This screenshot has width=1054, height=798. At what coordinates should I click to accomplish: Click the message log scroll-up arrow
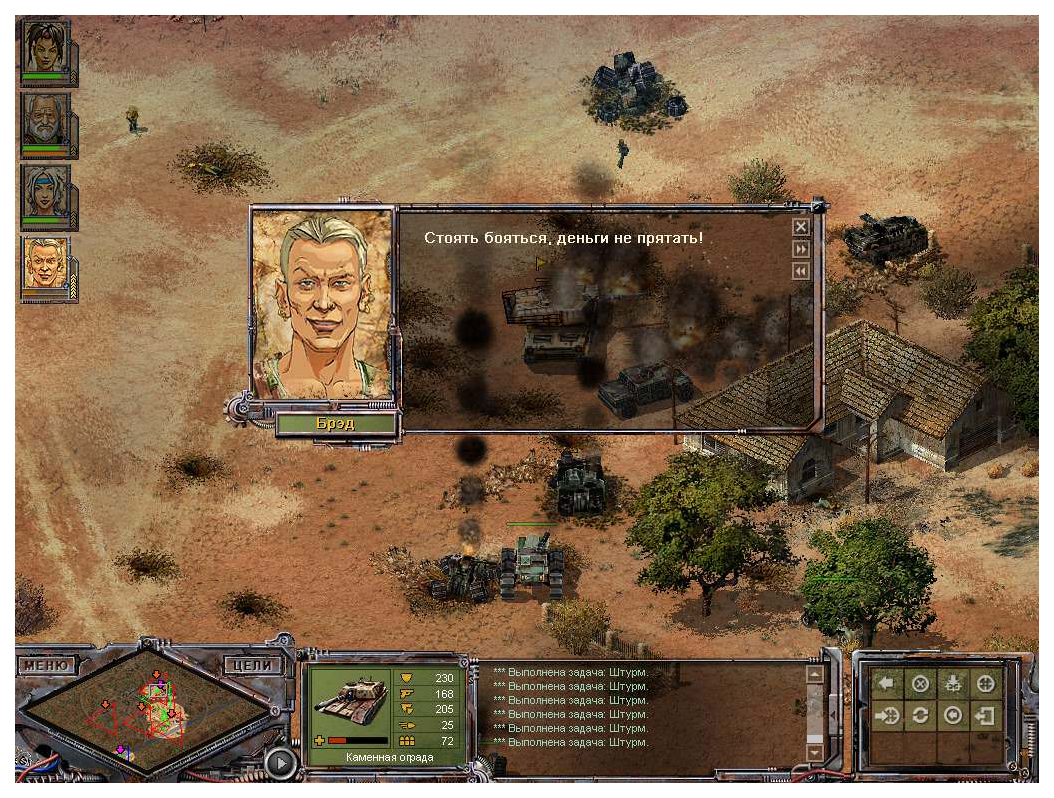point(814,675)
